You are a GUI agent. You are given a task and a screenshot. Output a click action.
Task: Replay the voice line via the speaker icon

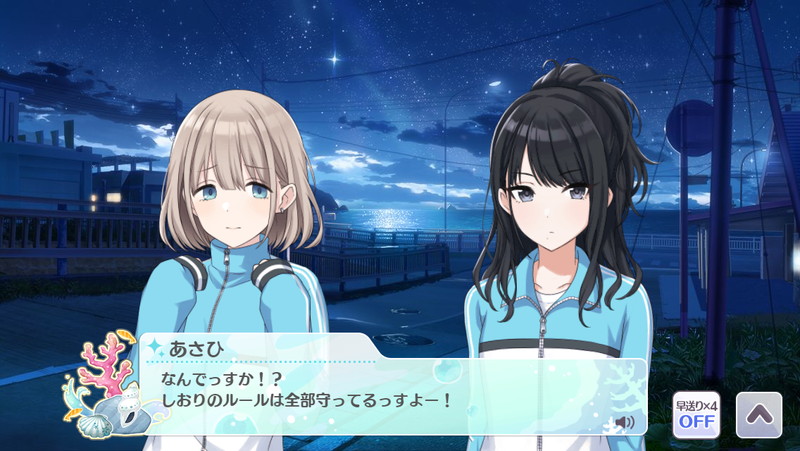pos(625,422)
